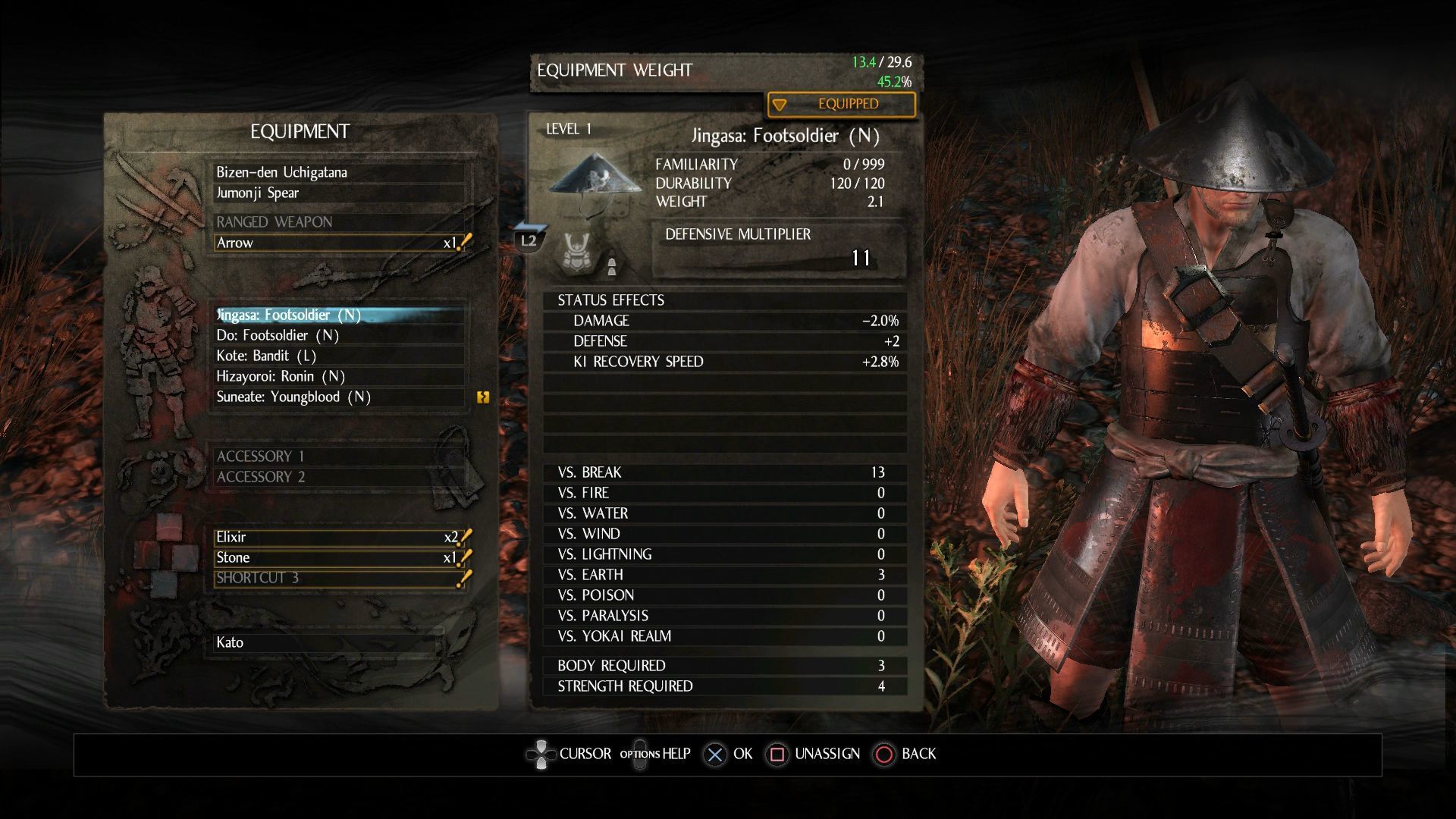
Task: Select the Kote: Bandit gauntlets slot
Action: click(x=338, y=356)
